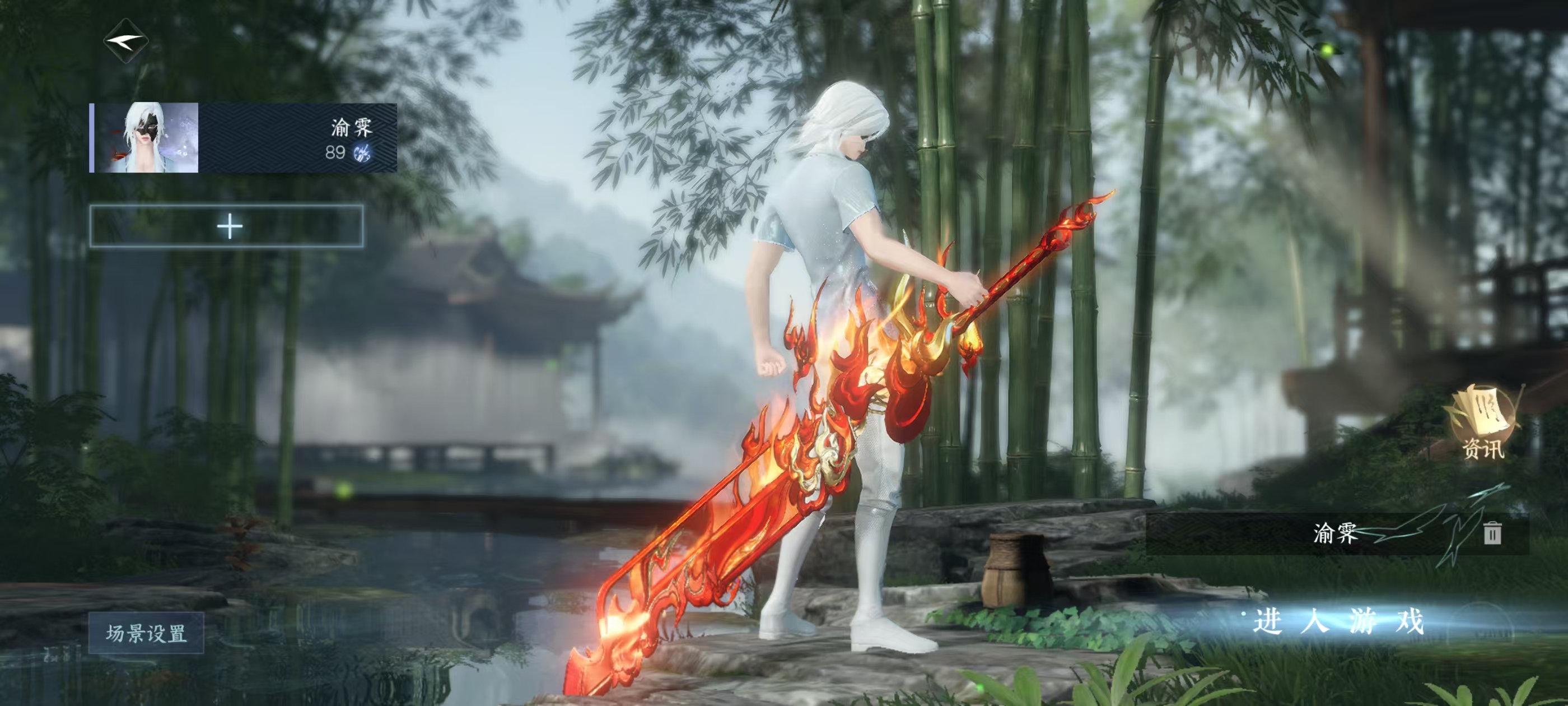Add a new character with the plus slot
This screenshot has height=706, width=1568.
click(227, 226)
